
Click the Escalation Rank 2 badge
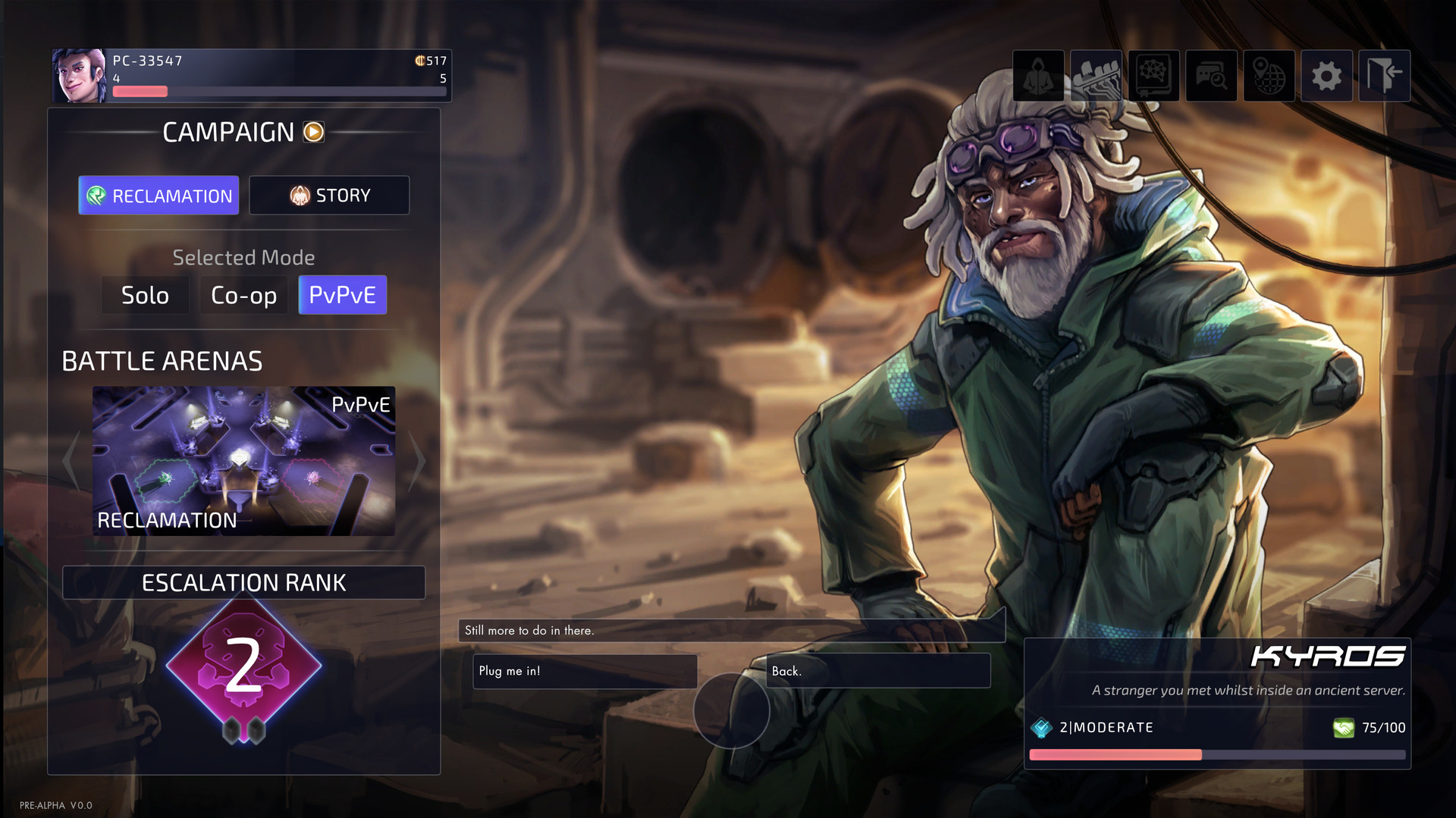(x=243, y=666)
